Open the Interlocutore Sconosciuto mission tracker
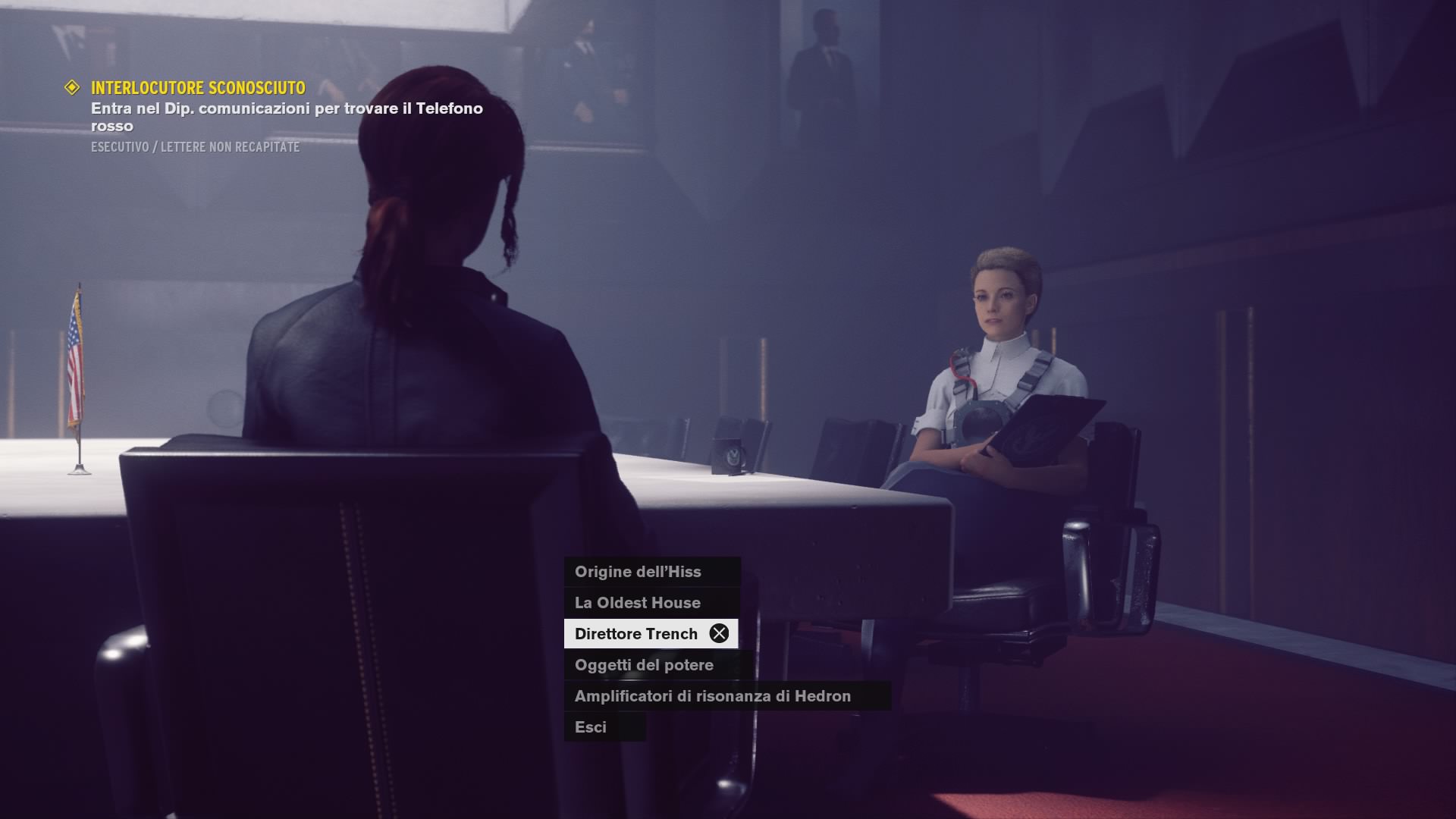 [198, 88]
